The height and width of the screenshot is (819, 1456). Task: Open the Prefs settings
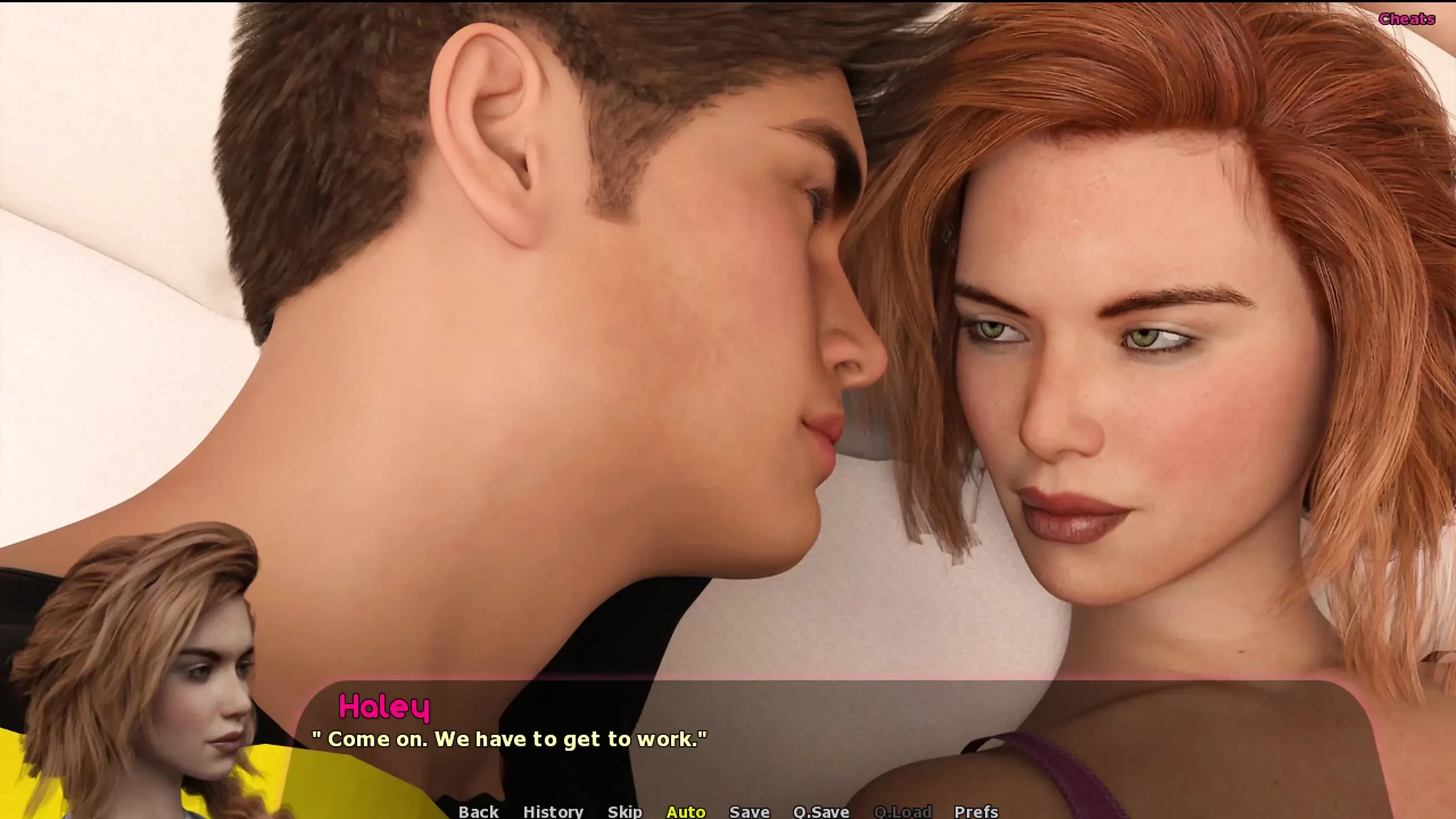click(976, 811)
